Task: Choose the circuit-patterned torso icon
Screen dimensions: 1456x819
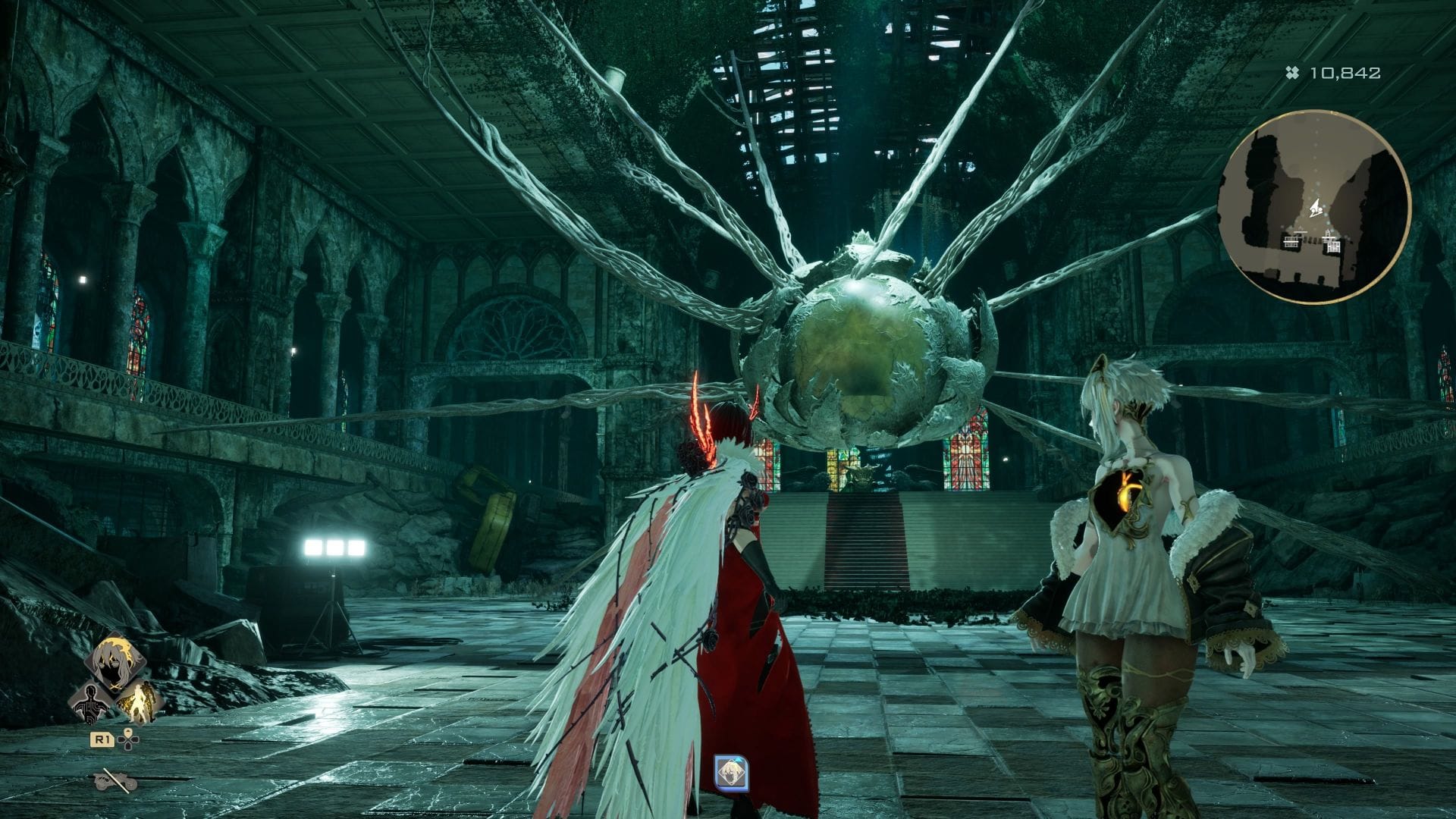Action: tap(89, 703)
